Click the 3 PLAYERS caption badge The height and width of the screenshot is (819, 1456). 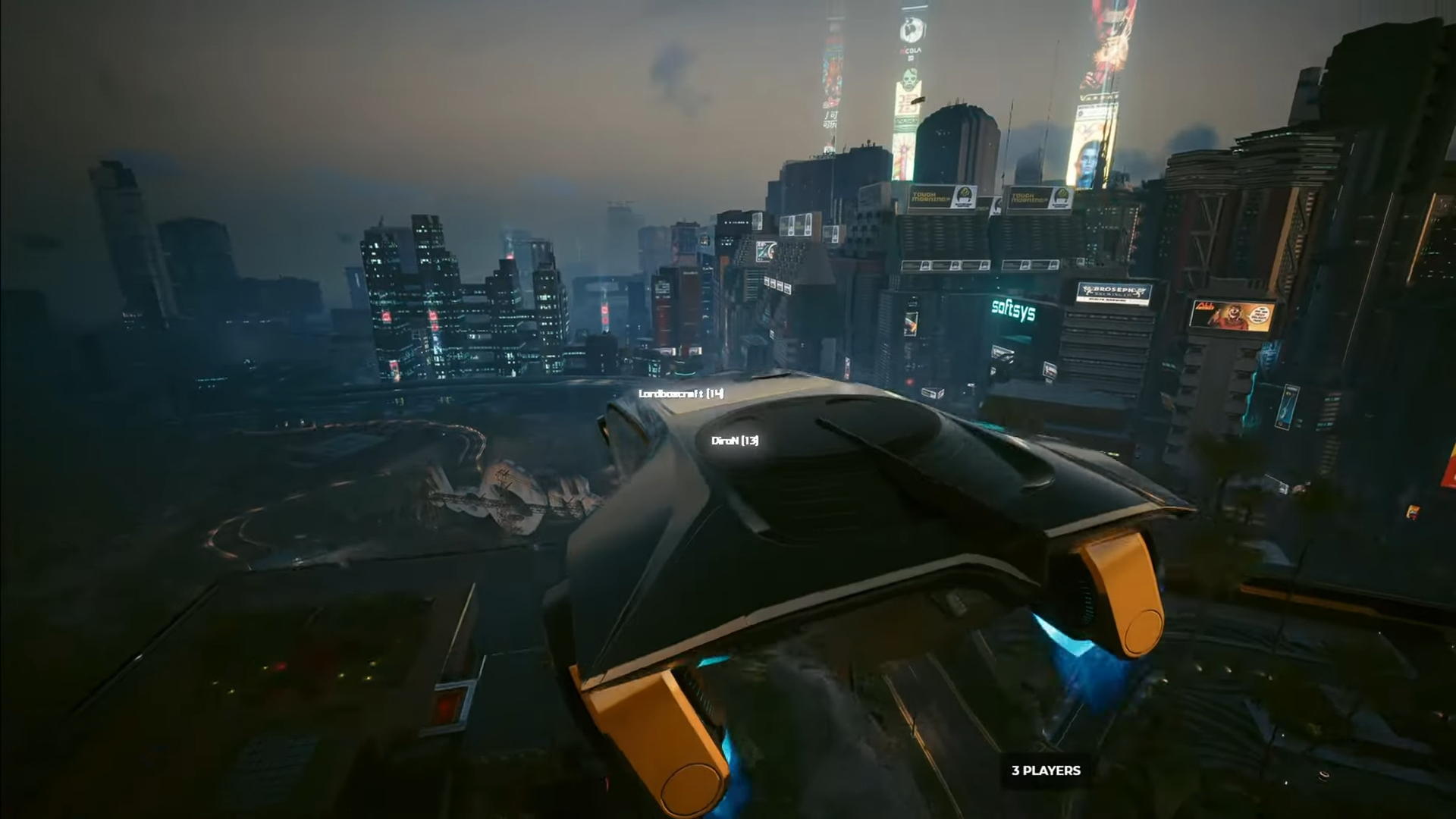point(1046,770)
